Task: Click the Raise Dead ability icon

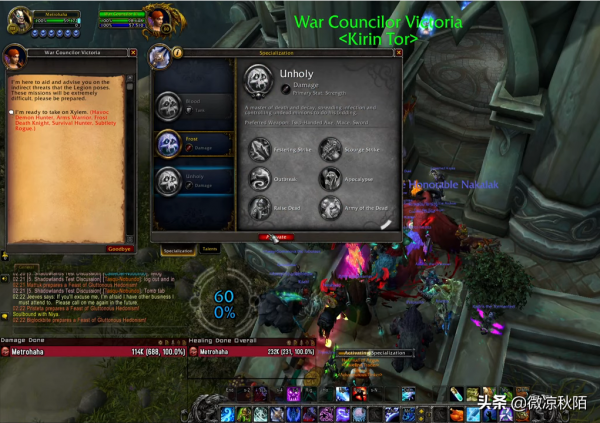Action: click(x=258, y=207)
